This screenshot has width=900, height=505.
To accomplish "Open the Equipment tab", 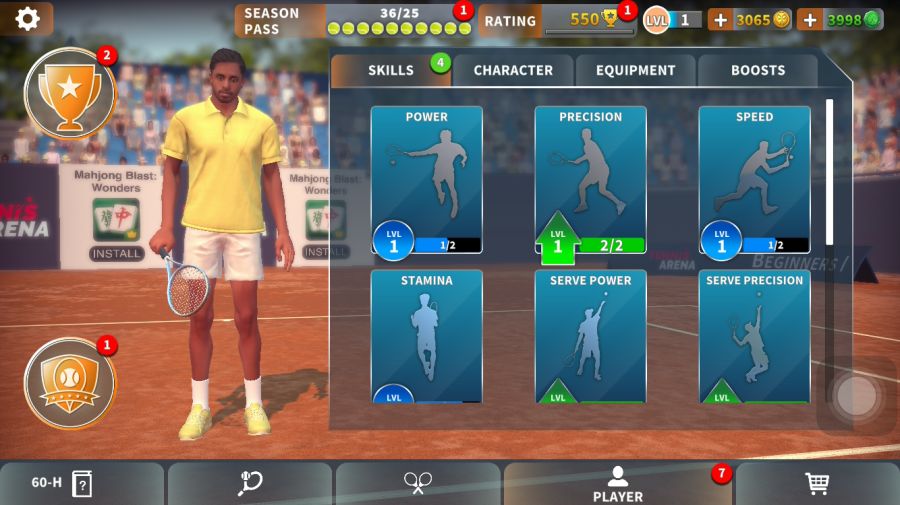I will click(636, 70).
